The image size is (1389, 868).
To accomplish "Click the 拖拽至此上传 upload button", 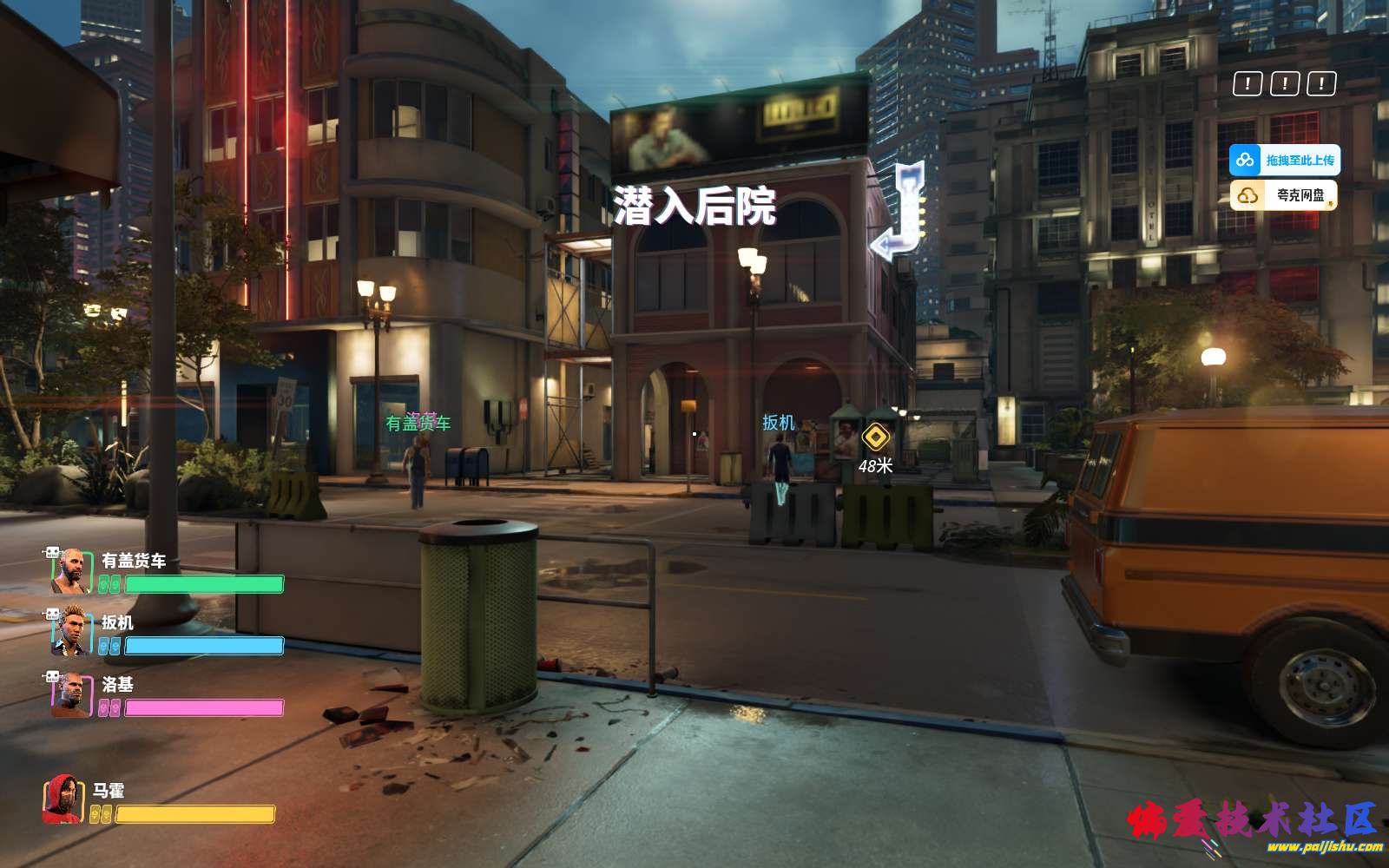I will [1284, 161].
